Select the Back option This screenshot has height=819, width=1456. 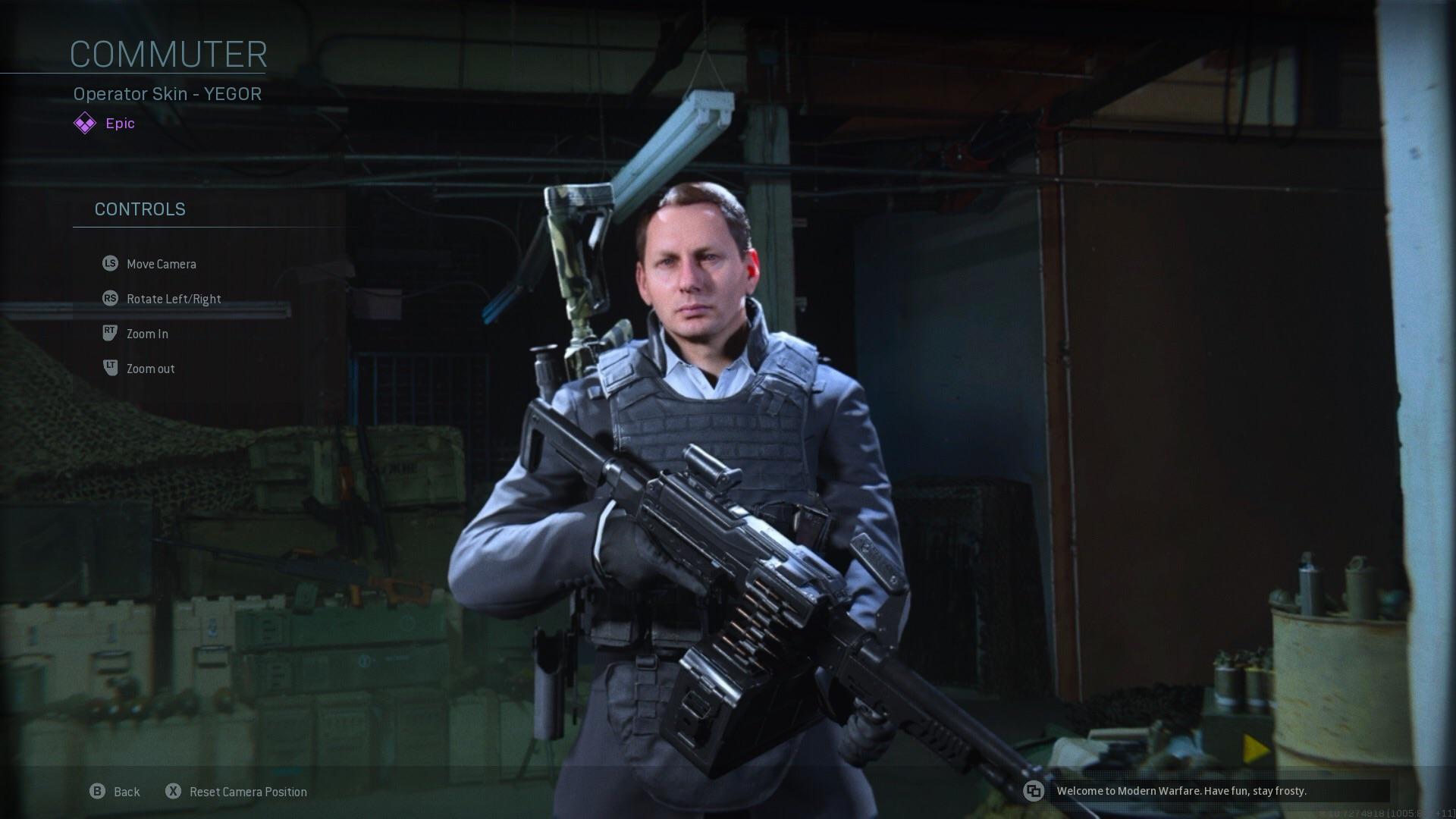point(127,791)
